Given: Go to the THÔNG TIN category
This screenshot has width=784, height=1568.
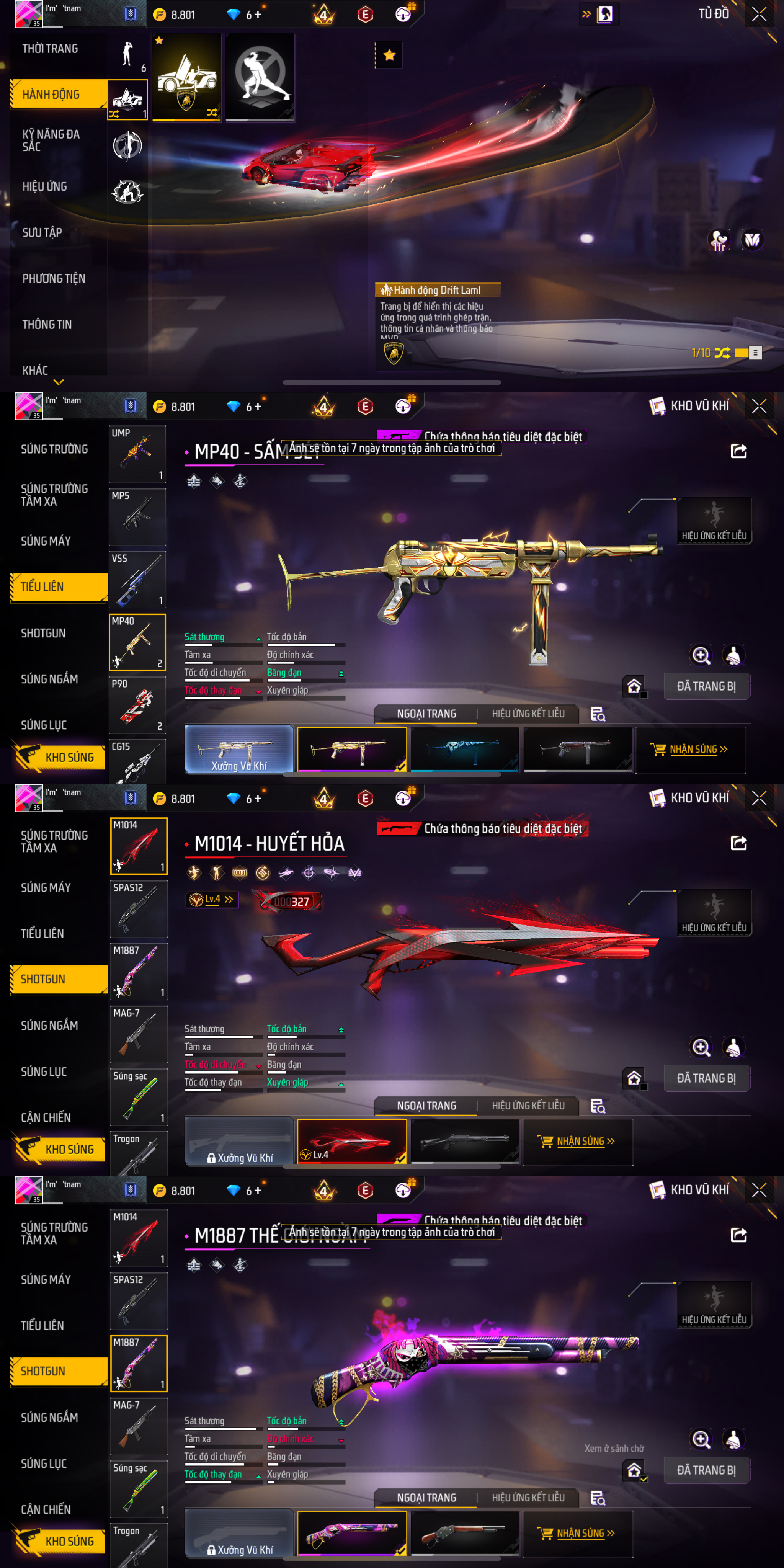Looking at the screenshot, I should pos(47,325).
